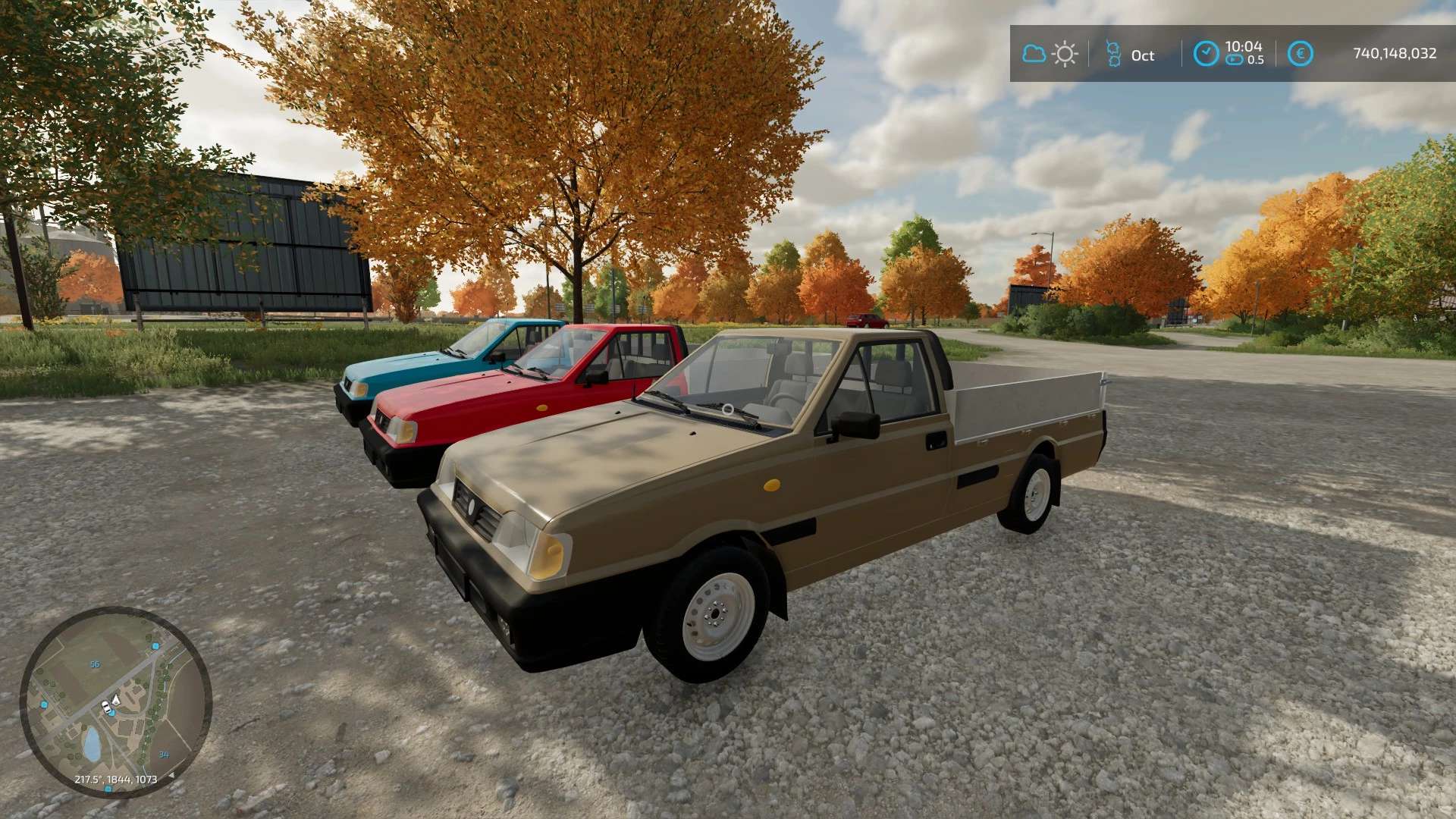Click the game clock icon
Screen dimensions: 1456x819
pos(1206,54)
